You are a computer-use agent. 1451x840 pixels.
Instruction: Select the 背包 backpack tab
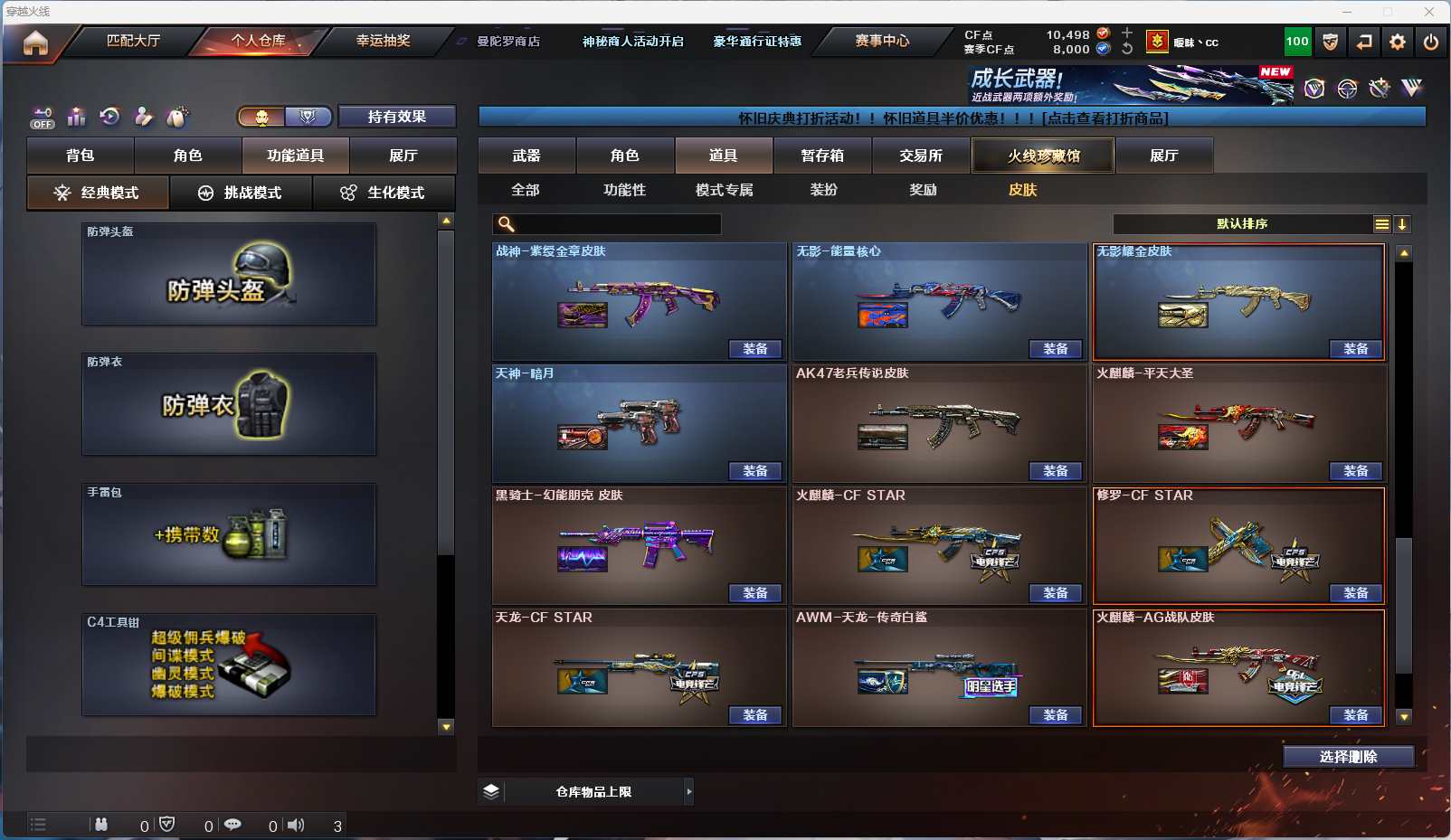[x=81, y=156]
